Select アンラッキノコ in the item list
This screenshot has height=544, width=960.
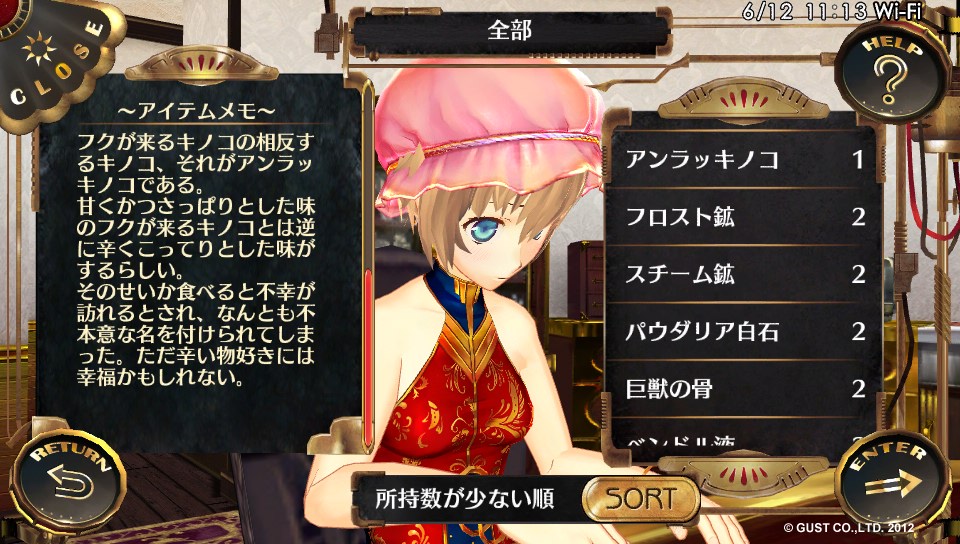(x=744, y=160)
